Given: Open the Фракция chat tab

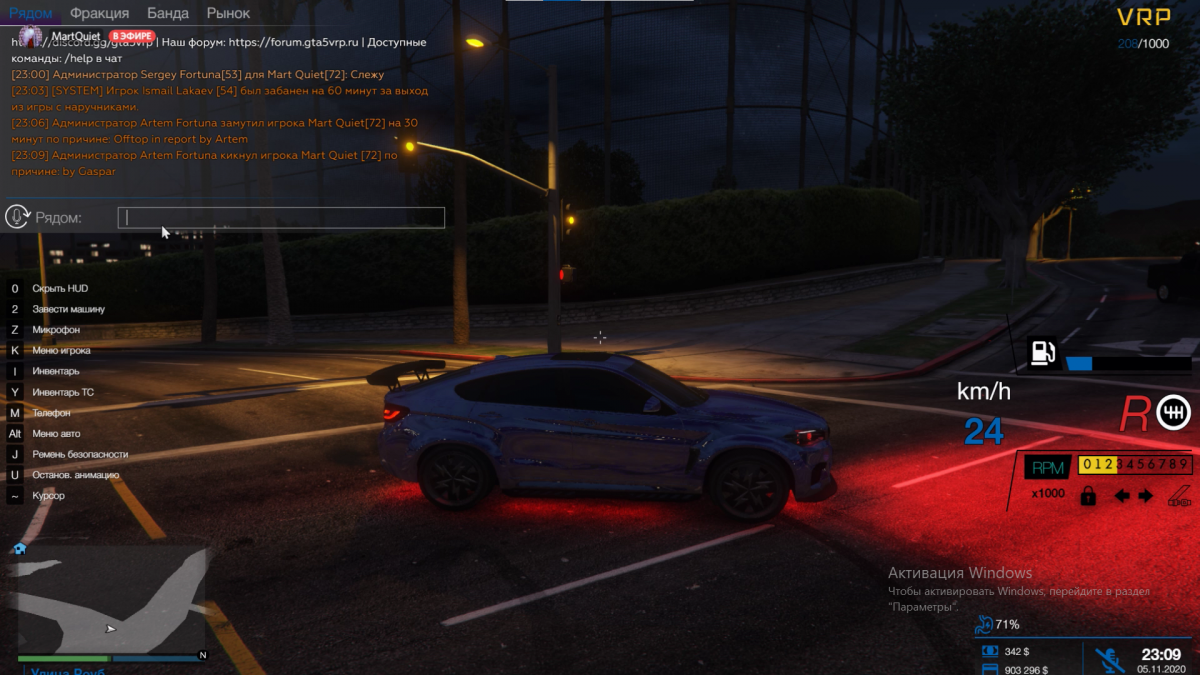Looking at the screenshot, I should [x=99, y=13].
